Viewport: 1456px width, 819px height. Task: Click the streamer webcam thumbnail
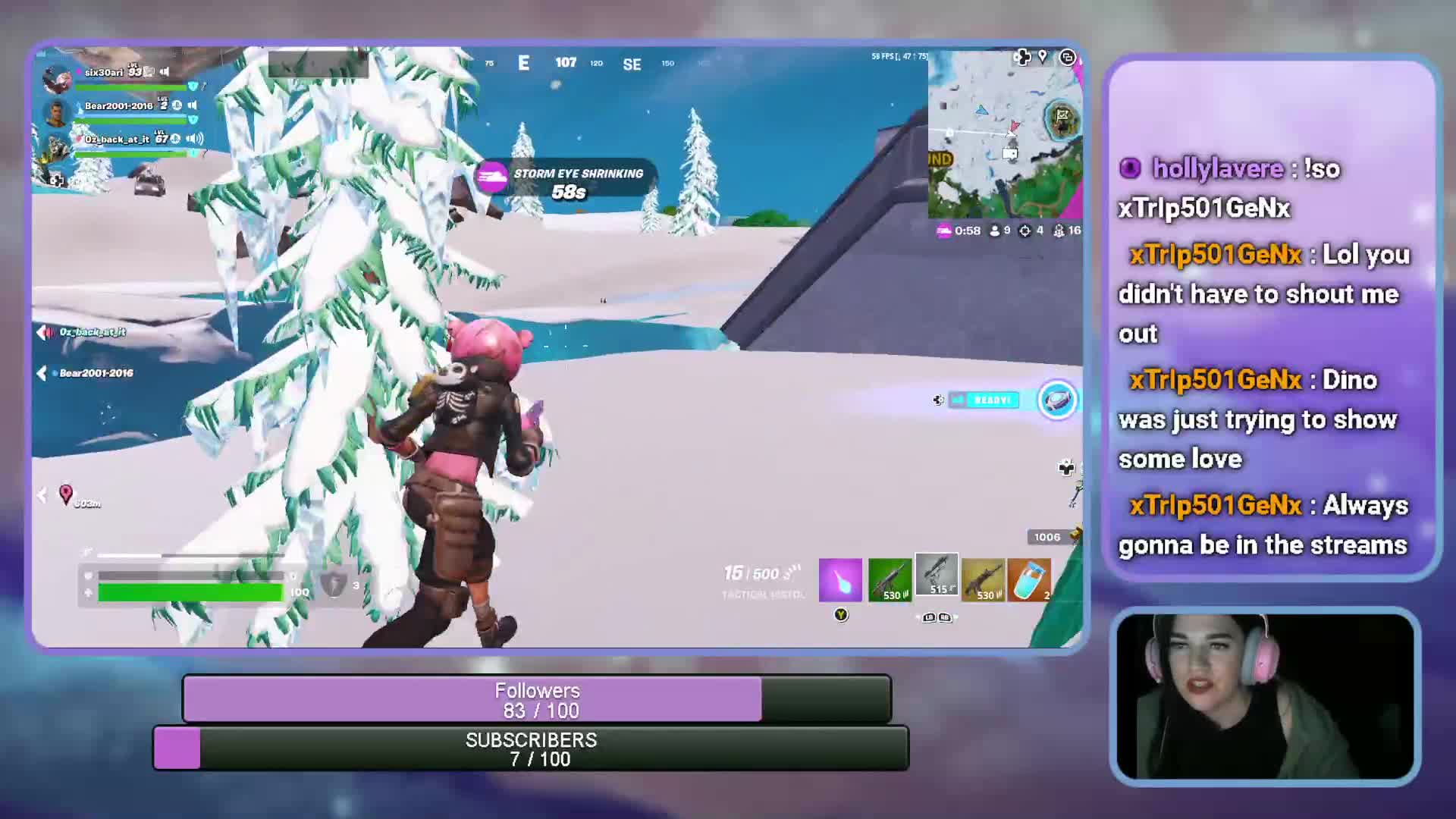(x=1264, y=696)
